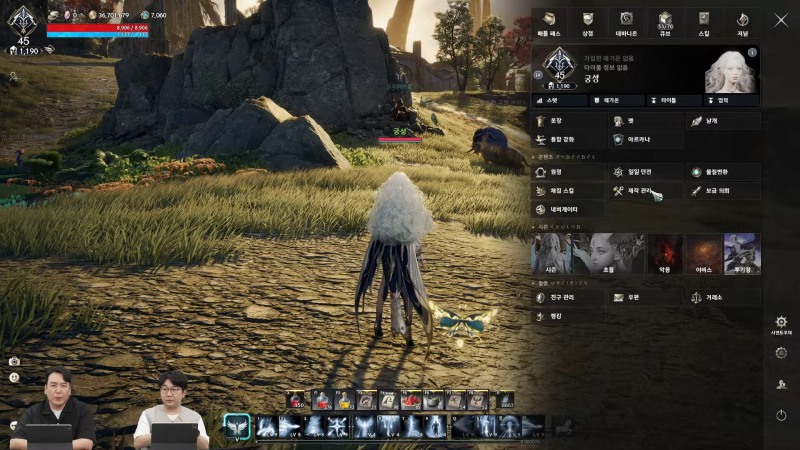Close the menu with the X button

coord(780,19)
